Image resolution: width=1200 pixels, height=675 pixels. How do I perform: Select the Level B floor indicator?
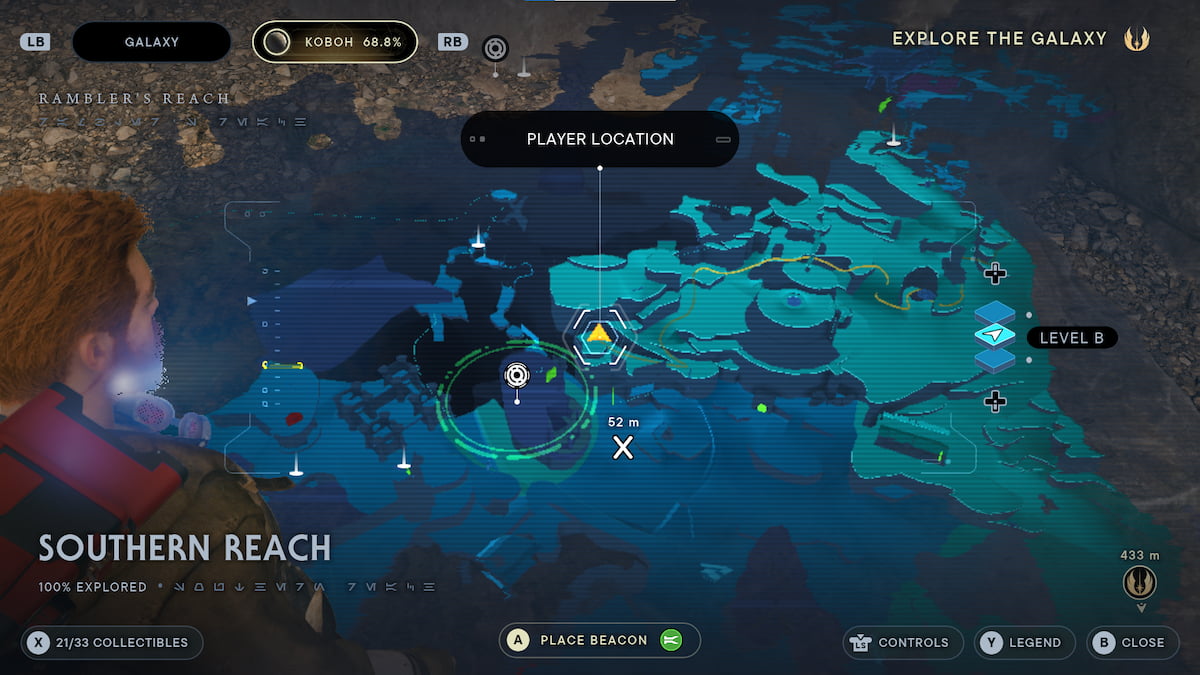point(1071,338)
